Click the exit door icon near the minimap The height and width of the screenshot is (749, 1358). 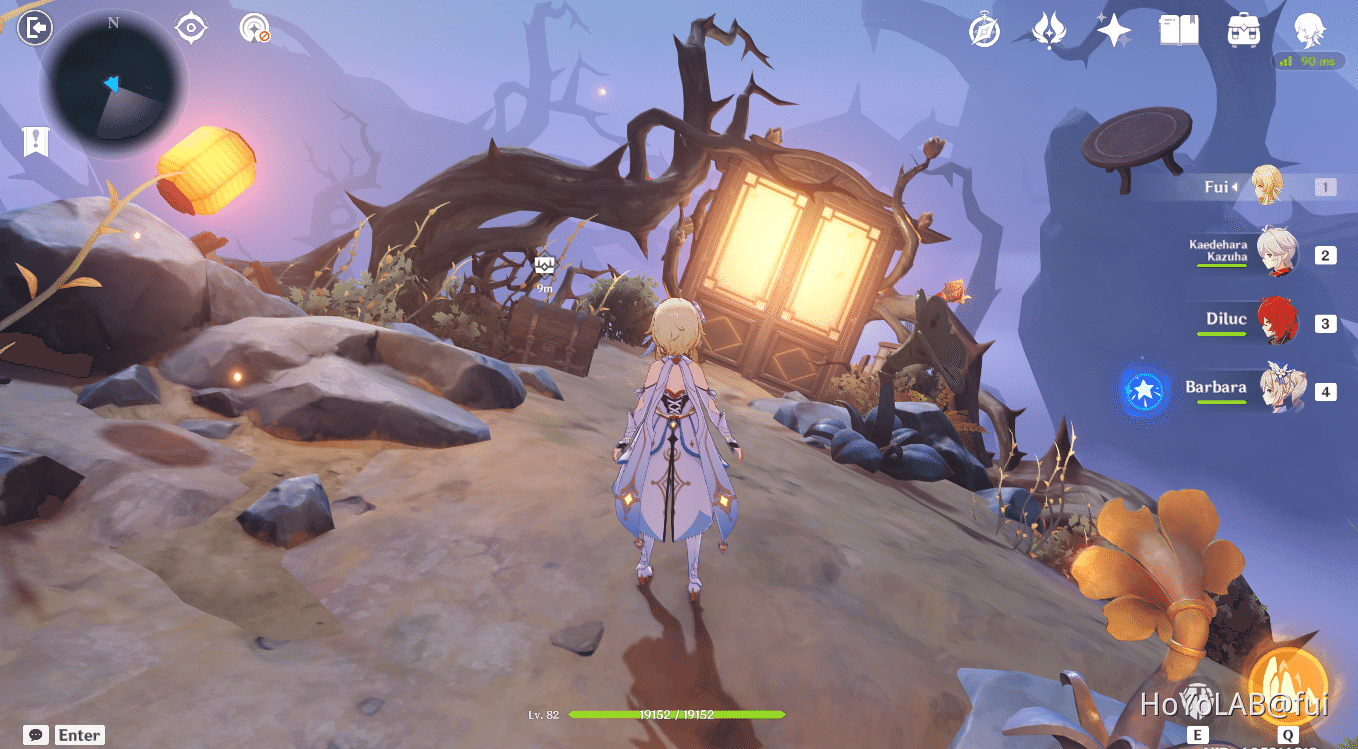[33, 25]
